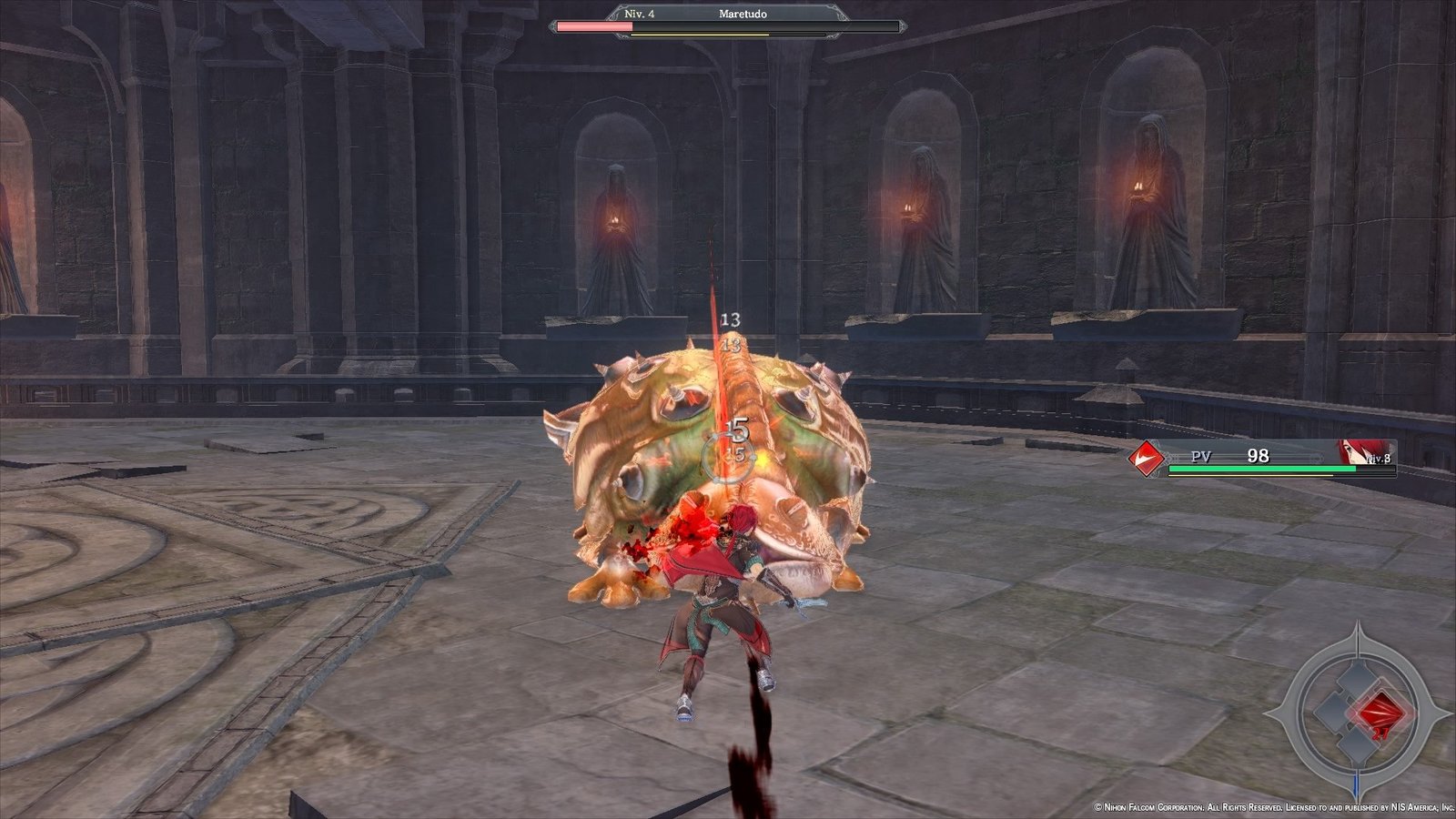1456x819 pixels.
Task: Activate the red slash skill in the skill wheel
Action: click(x=1380, y=710)
